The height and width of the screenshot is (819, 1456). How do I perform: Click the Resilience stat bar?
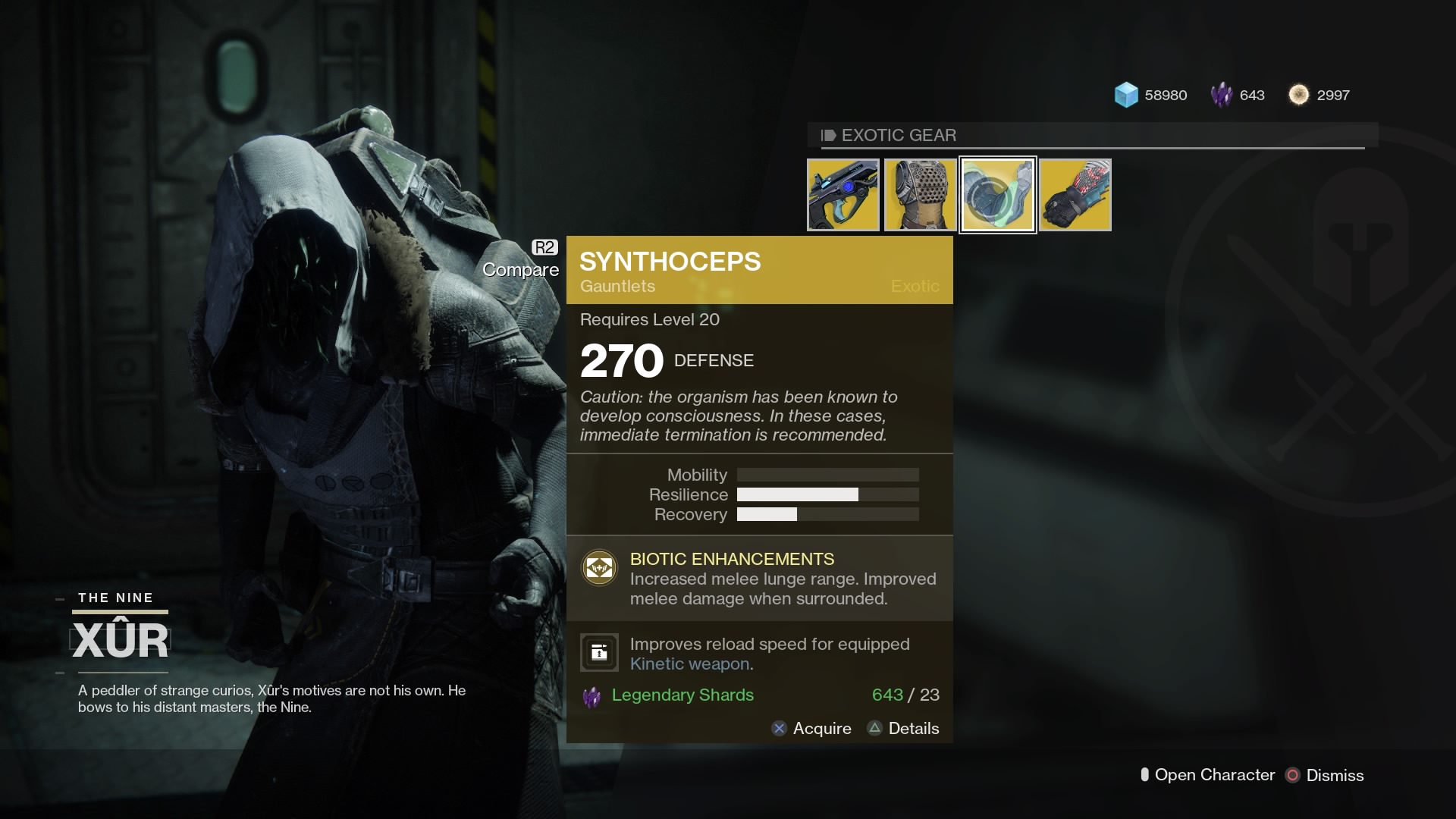pyautogui.click(x=827, y=494)
